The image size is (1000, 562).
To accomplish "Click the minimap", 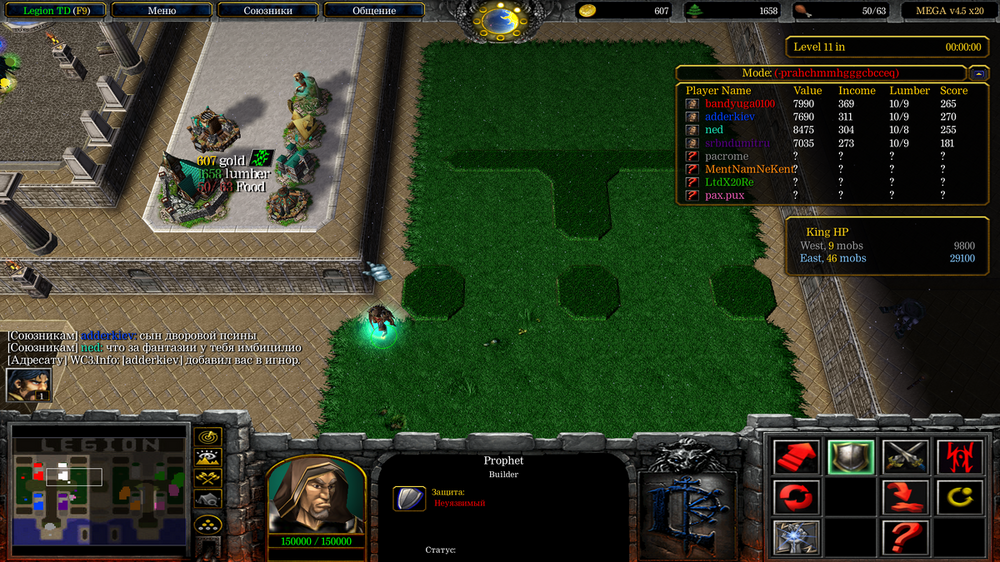I will click(98, 490).
